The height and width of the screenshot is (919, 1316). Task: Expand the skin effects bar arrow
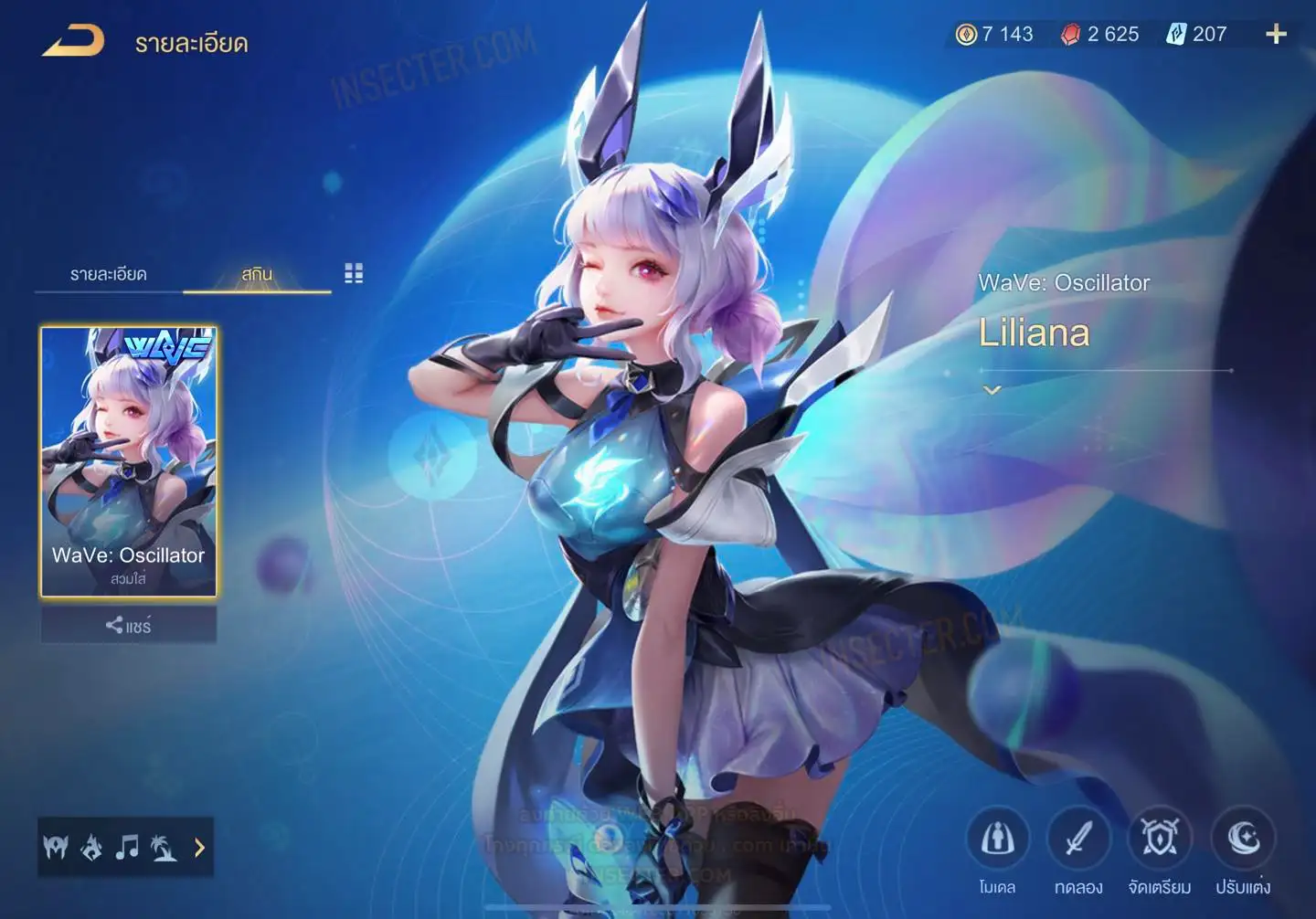coord(199,848)
